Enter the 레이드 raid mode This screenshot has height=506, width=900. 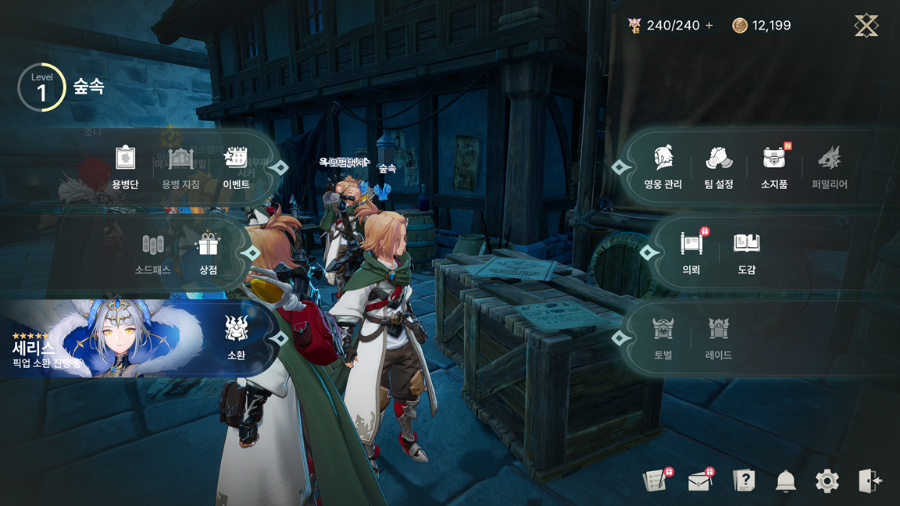point(718,337)
